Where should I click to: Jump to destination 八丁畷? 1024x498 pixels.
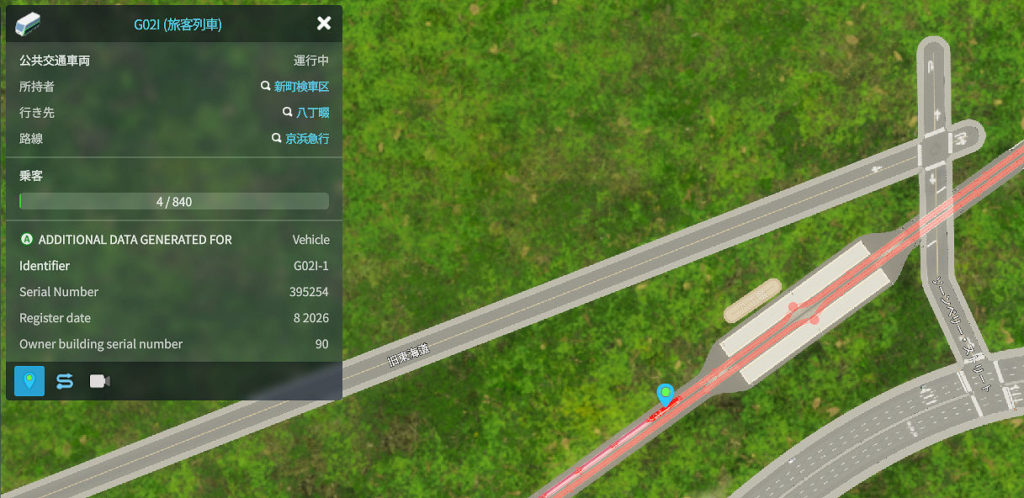pos(312,113)
